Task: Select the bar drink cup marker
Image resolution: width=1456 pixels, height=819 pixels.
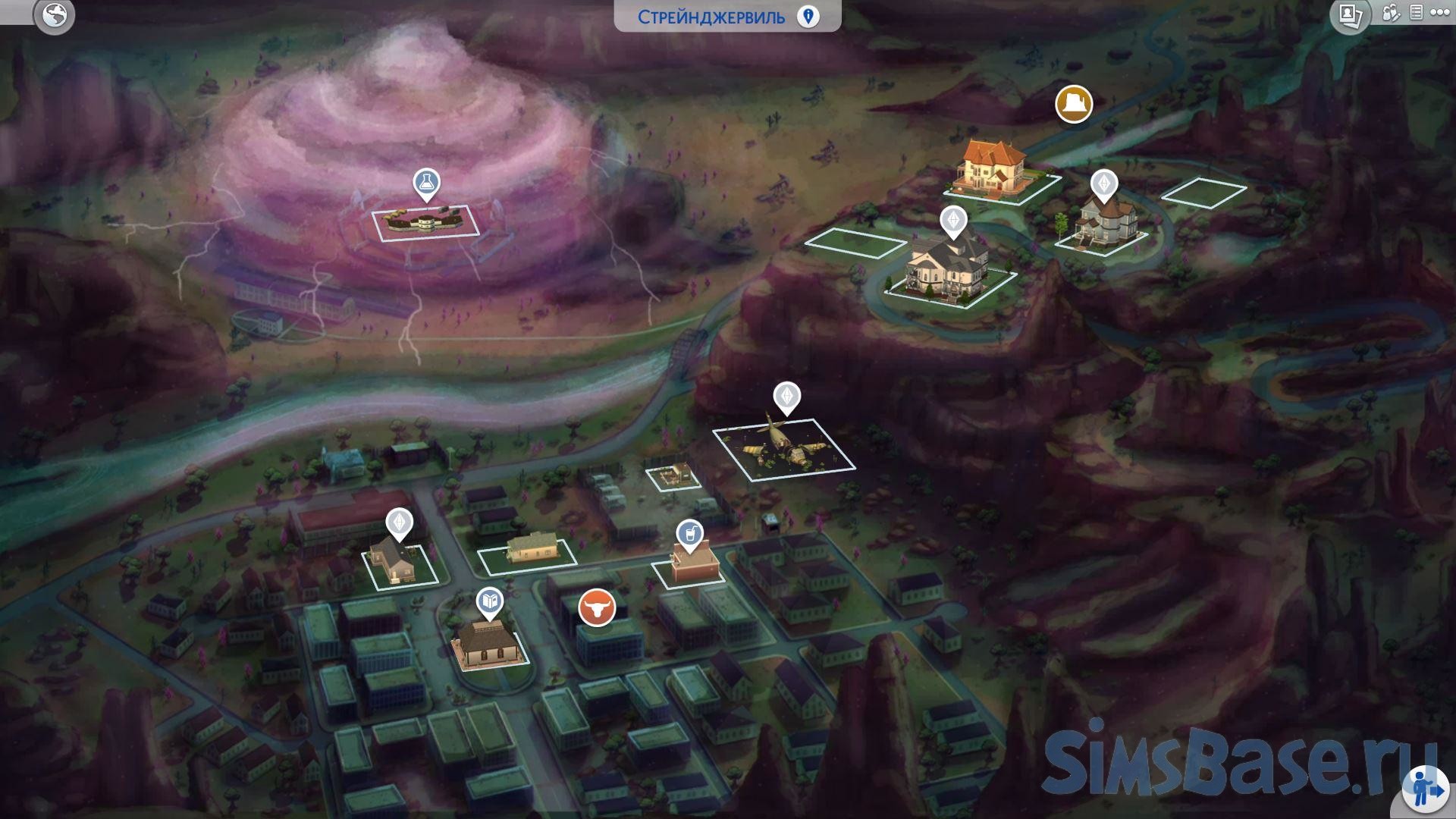Action: tap(689, 535)
